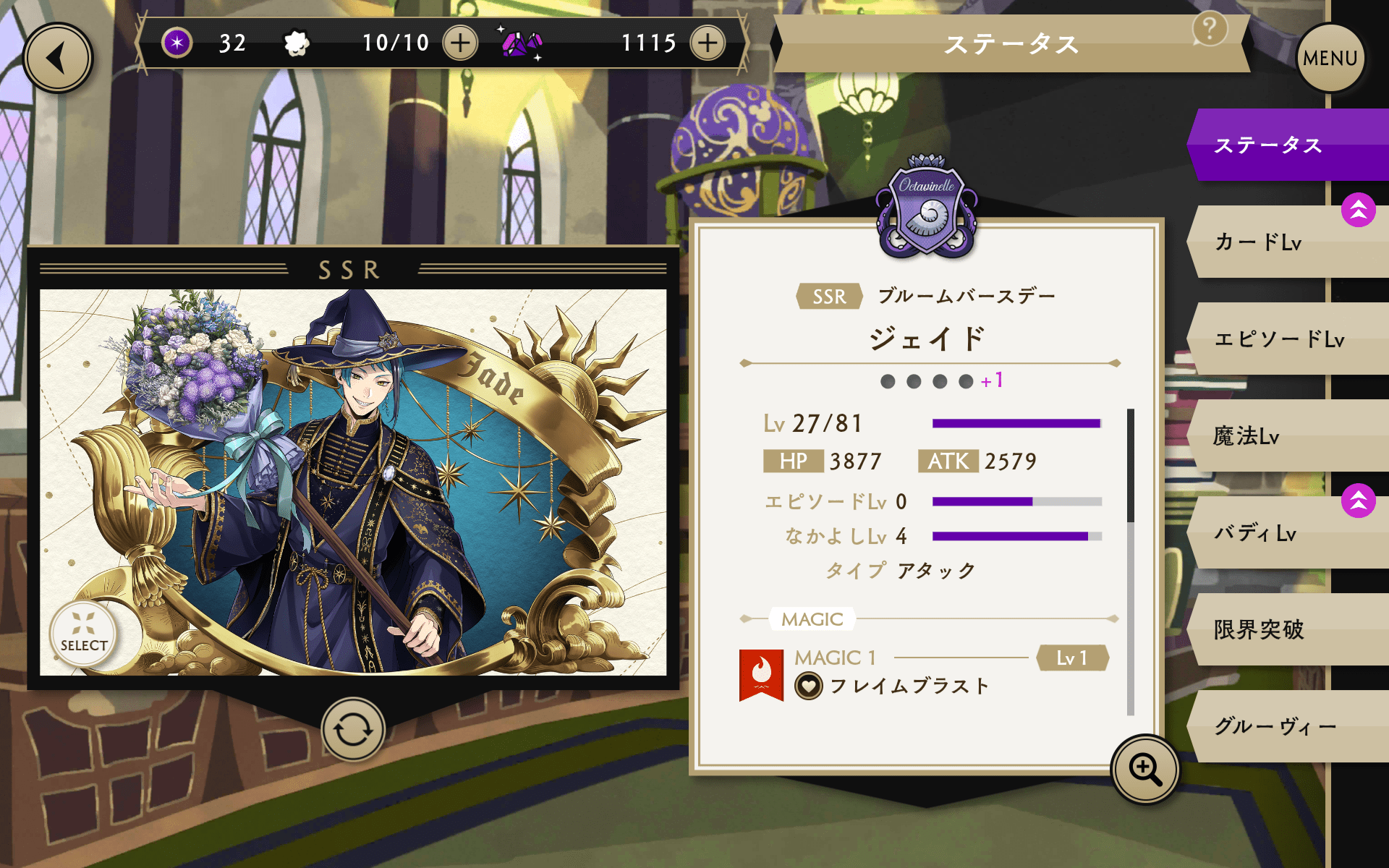Select the MAGIC 1 fire element icon
The width and height of the screenshot is (1389, 868).
click(x=761, y=674)
